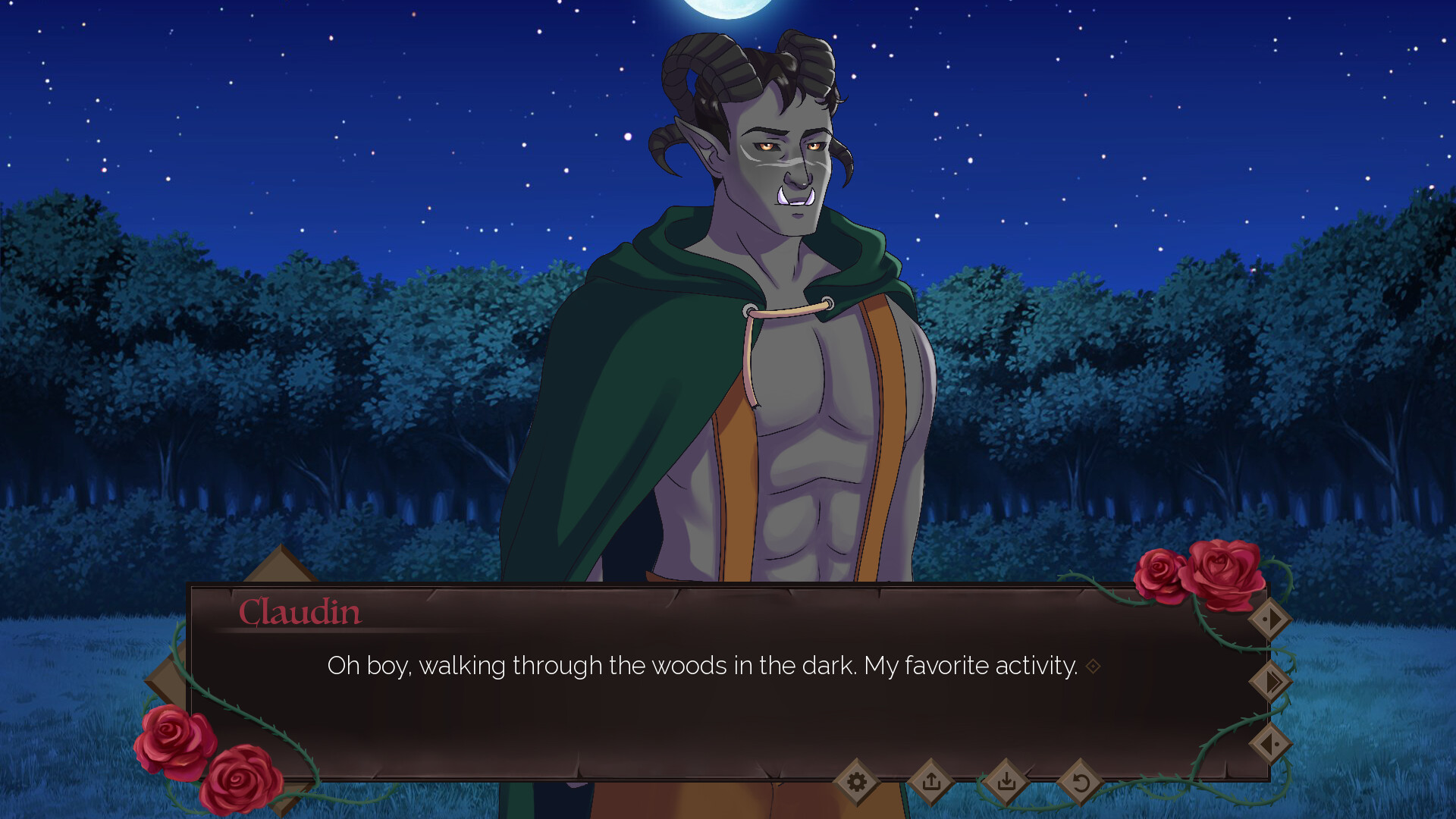The width and height of the screenshot is (1456, 819).
Task: Click the full moon at the top of the screen
Action: click(x=726, y=9)
